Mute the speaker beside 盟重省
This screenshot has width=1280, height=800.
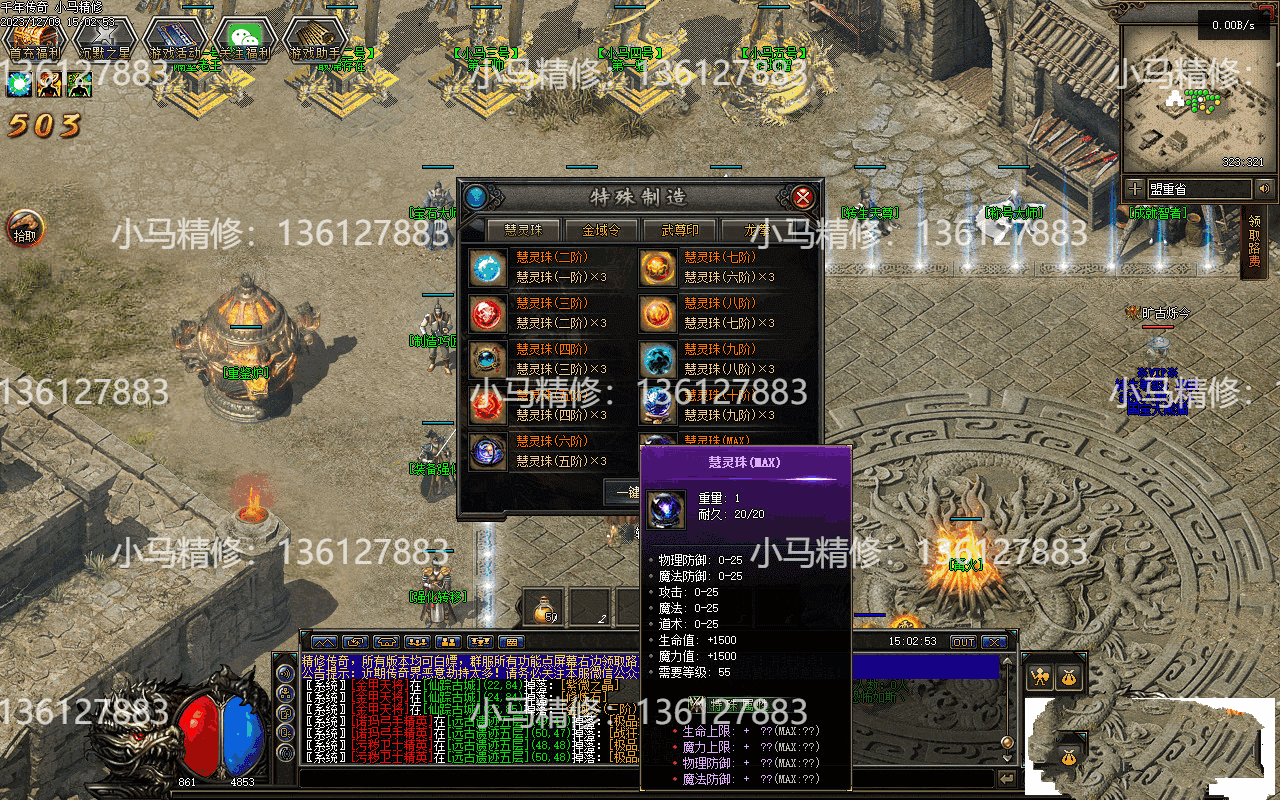point(1264,187)
